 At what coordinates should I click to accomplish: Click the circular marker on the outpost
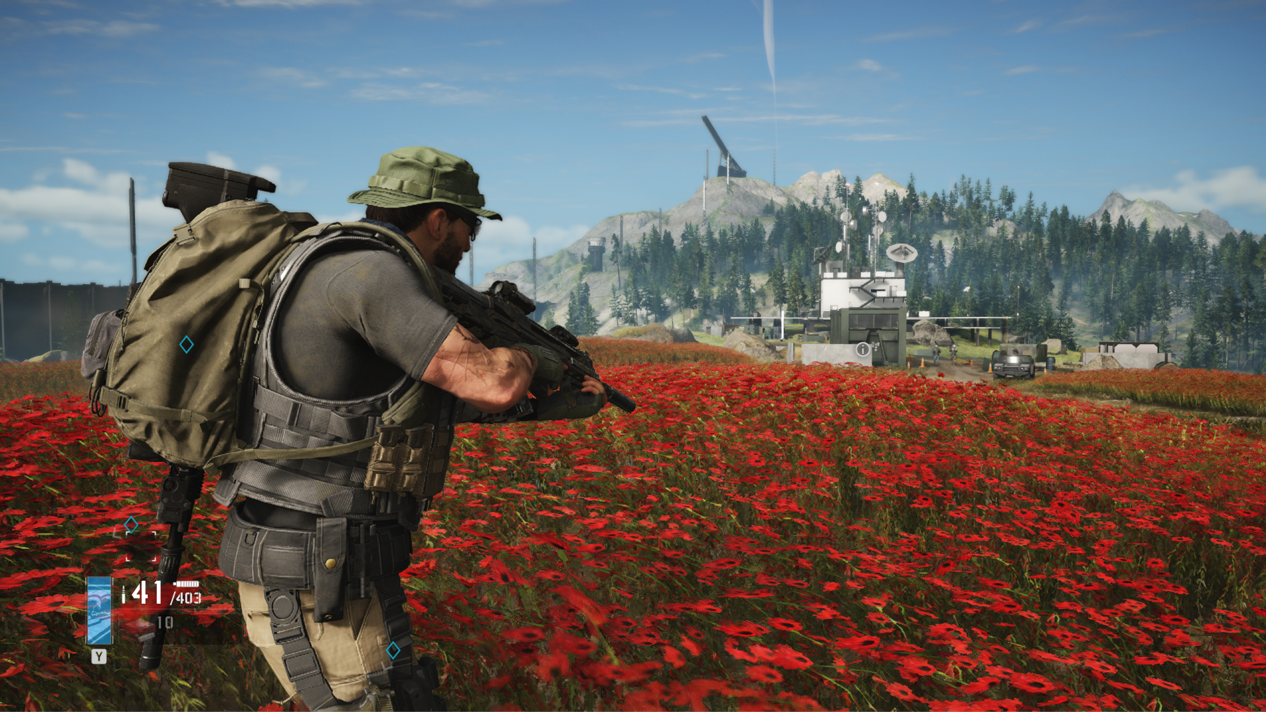click(863, 350)
